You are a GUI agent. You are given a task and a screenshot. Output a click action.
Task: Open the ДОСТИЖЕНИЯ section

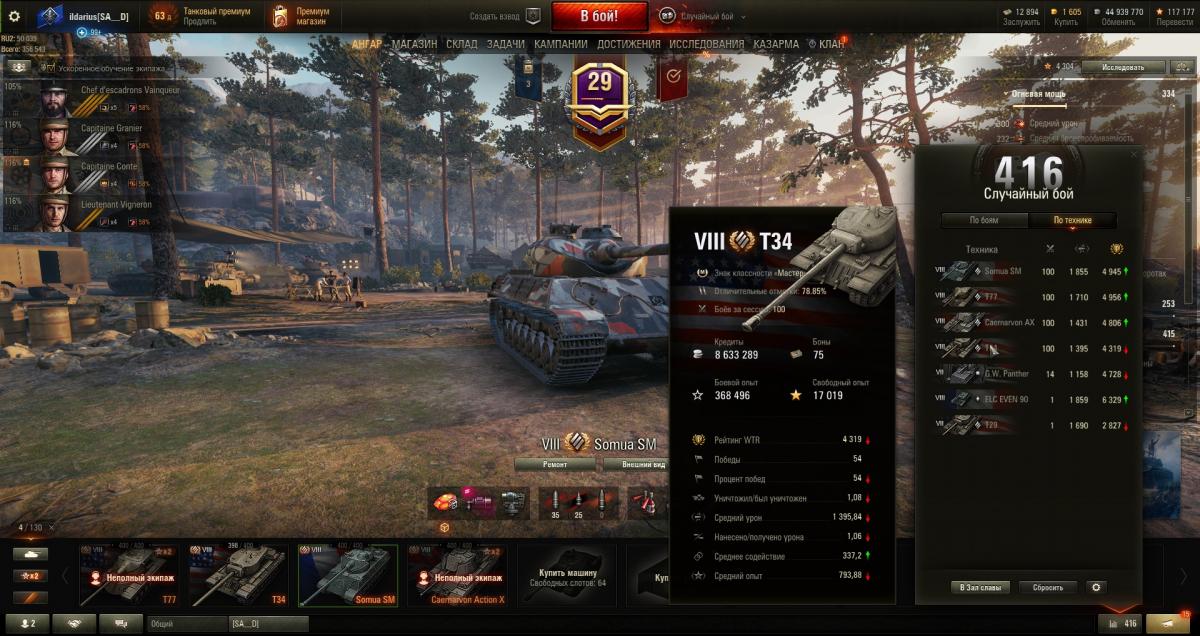coord(629,44)
